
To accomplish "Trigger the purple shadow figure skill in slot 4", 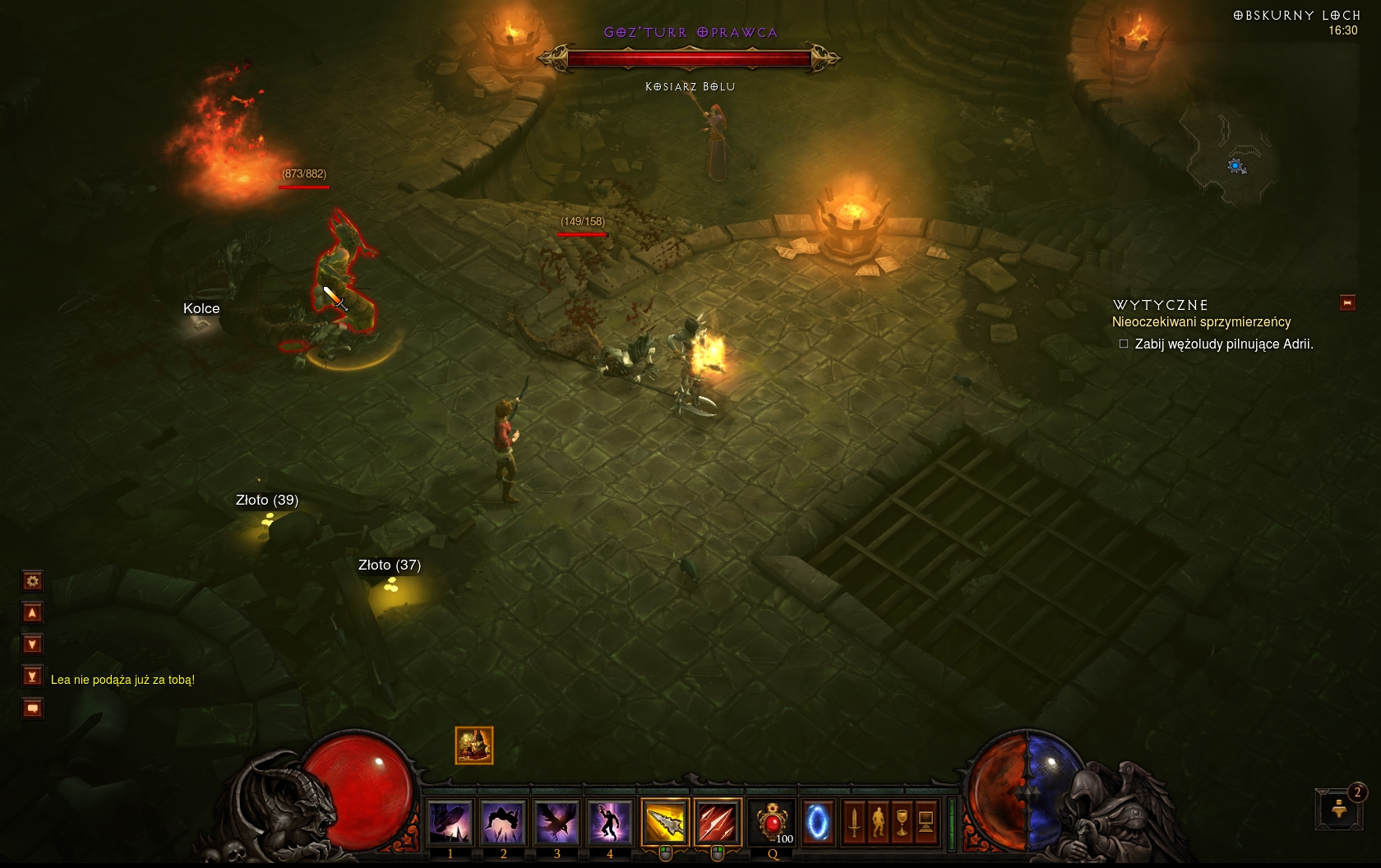I will [x=610, y=822].
